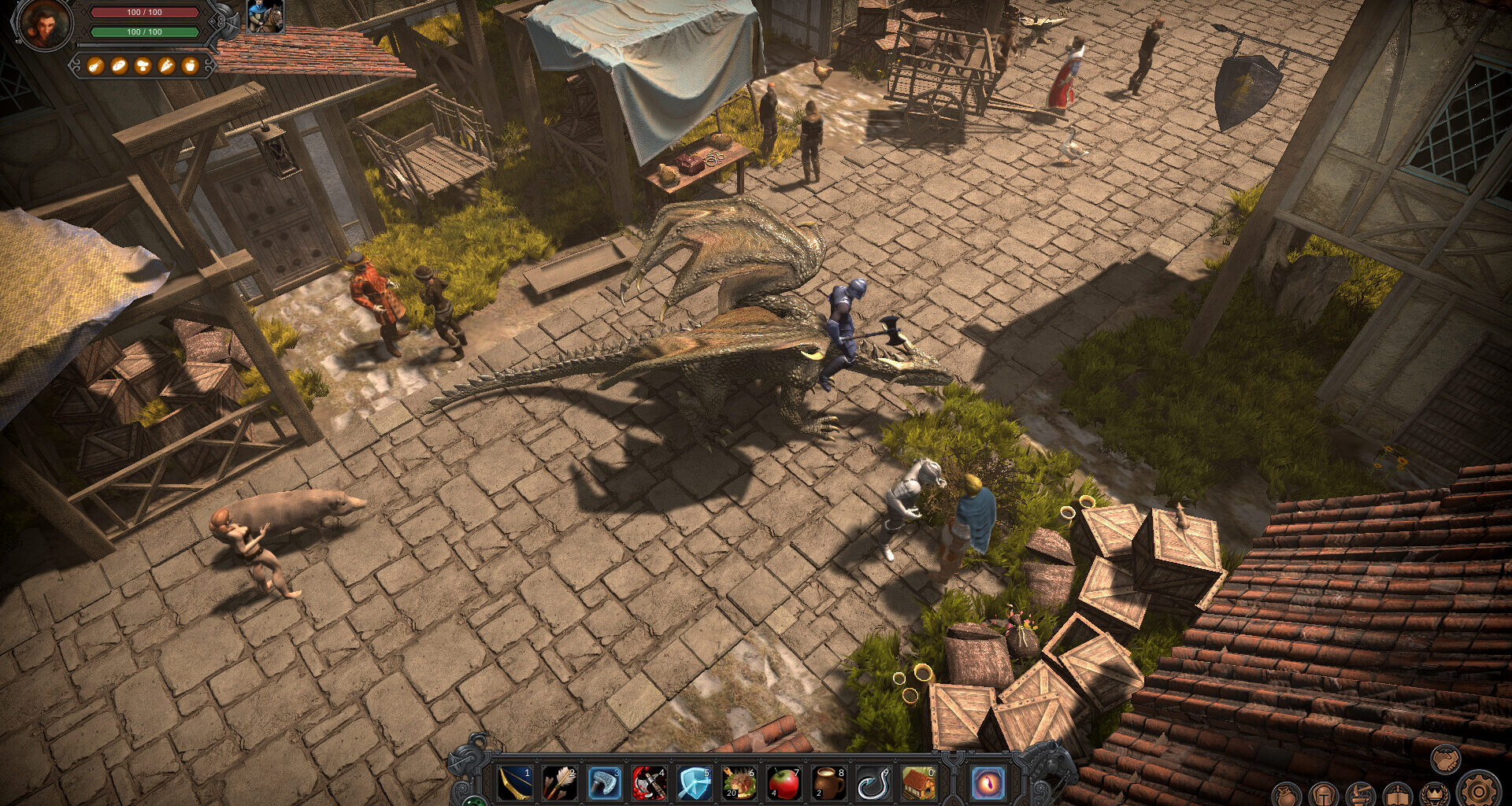Toggle the mushroom buff indicator

pyautogui.click(x=143, y=66)
